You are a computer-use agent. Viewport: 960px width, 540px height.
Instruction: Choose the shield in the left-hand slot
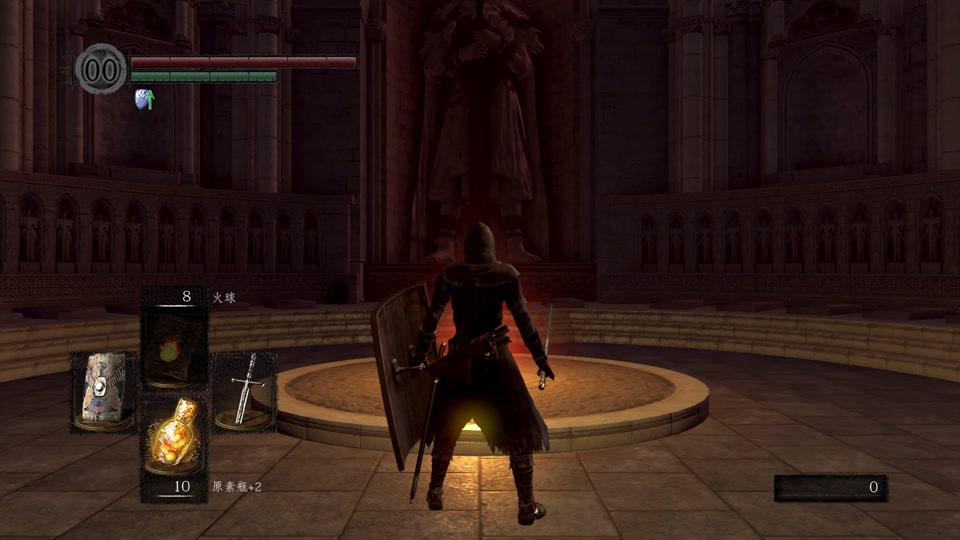point(102,390)
